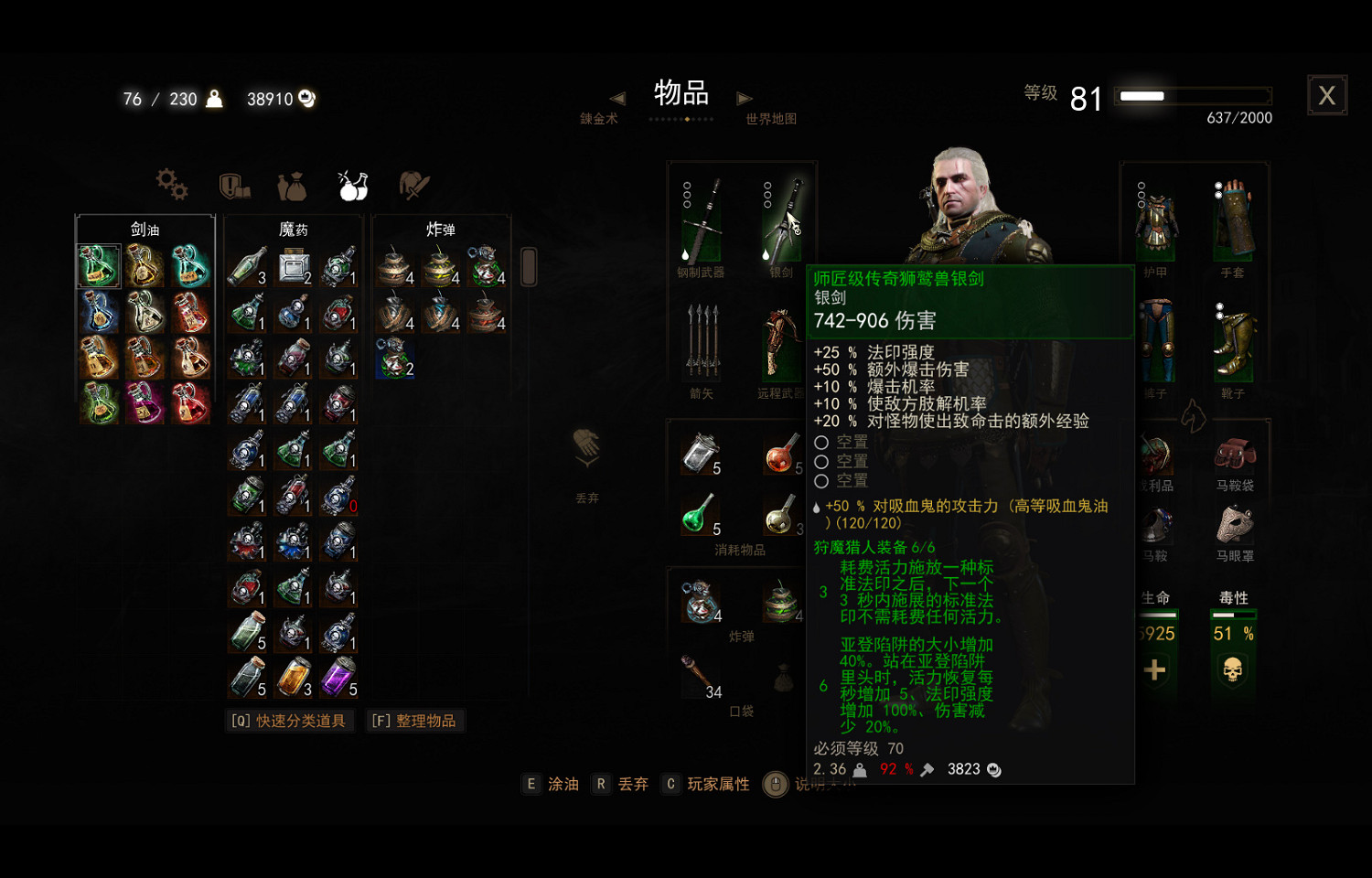Image resolution: width=1372 pixels, height=878 pixels.
Task: Click the 整理物品 sort button
Action: [415, 720]
